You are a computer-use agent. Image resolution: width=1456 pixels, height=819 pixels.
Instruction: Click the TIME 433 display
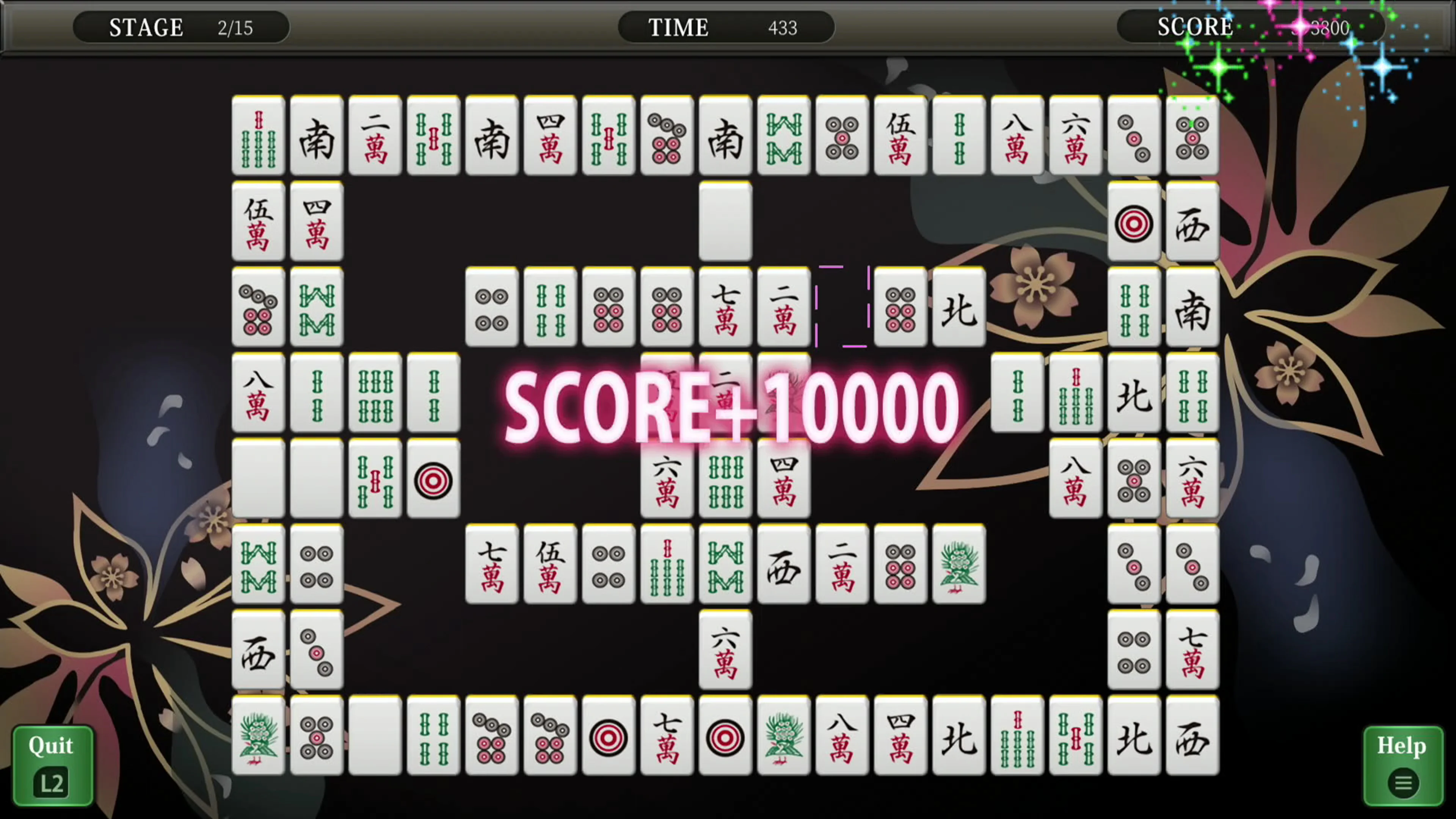[x=725, y=27]
